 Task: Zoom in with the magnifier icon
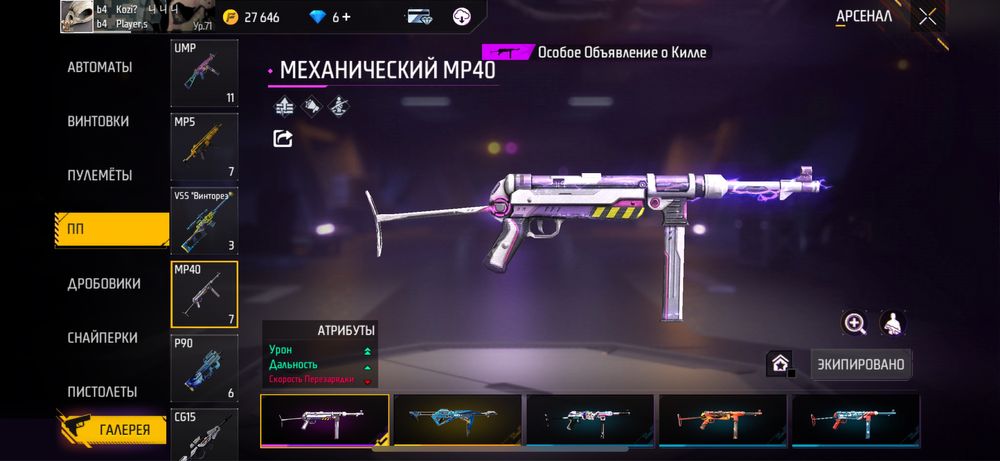pos(855,323)
